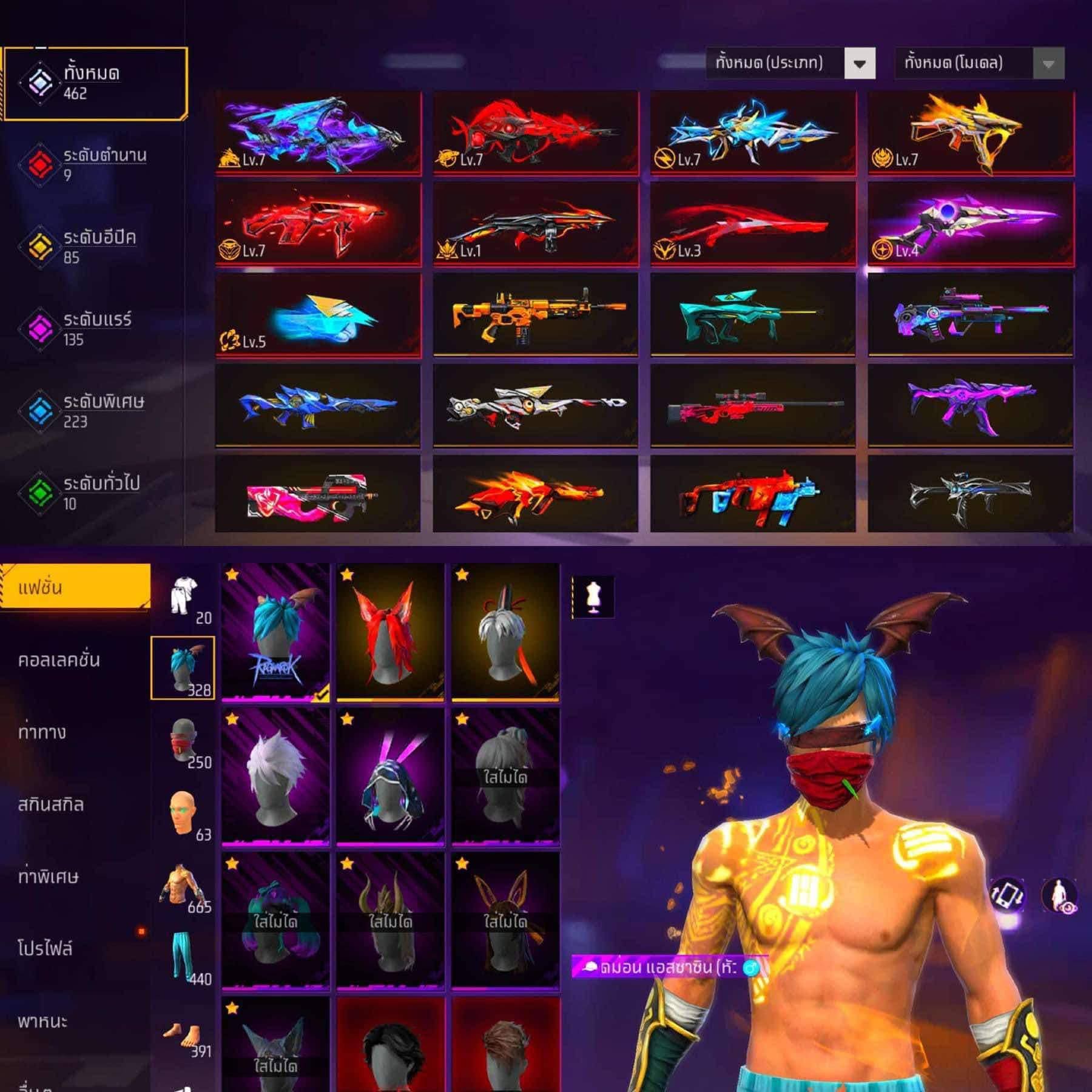
Task: Choose the spiky white hair item
Action: [275, 777]
